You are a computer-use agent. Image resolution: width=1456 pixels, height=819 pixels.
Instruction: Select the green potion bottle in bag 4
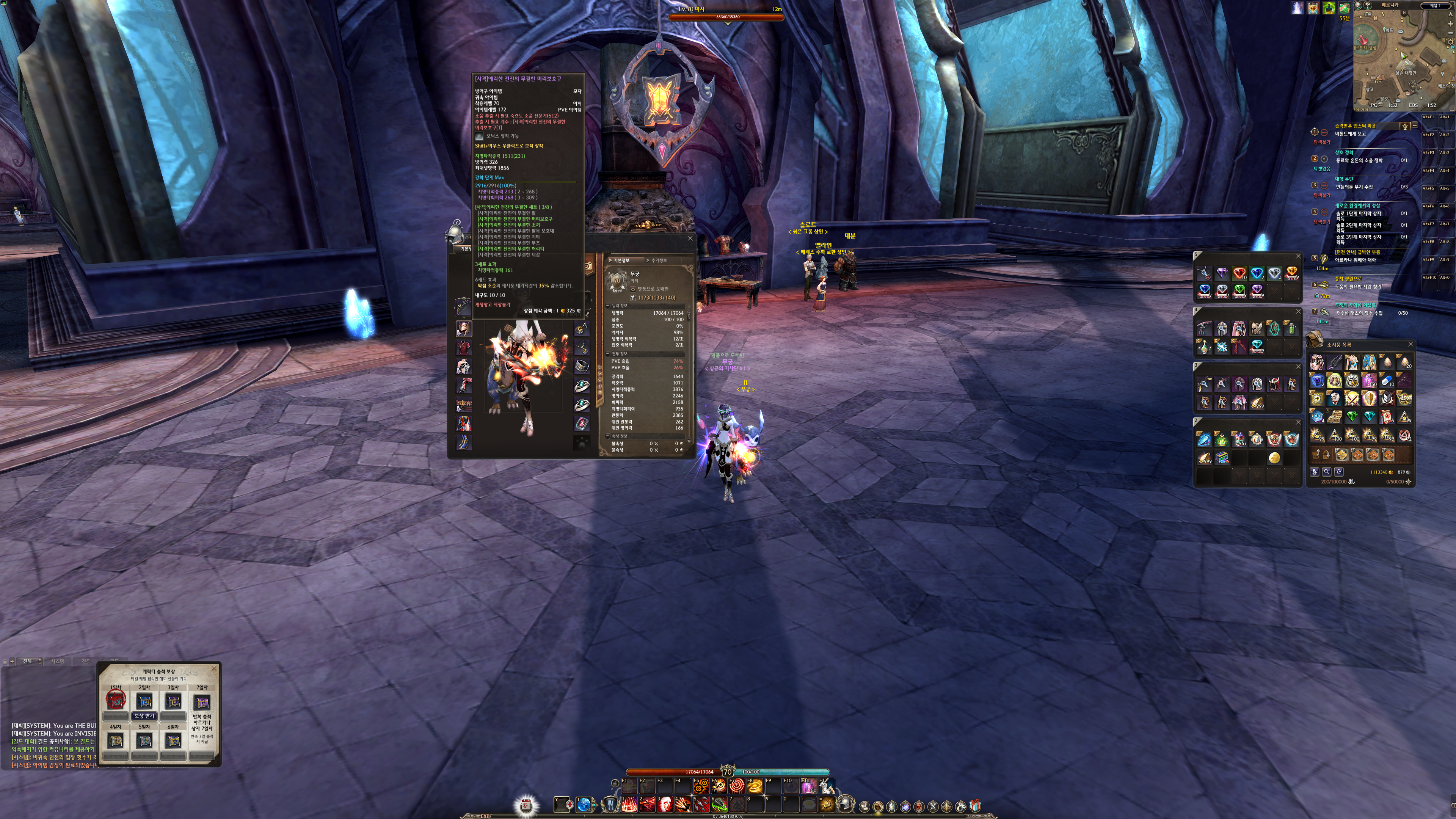(1291, 328)
